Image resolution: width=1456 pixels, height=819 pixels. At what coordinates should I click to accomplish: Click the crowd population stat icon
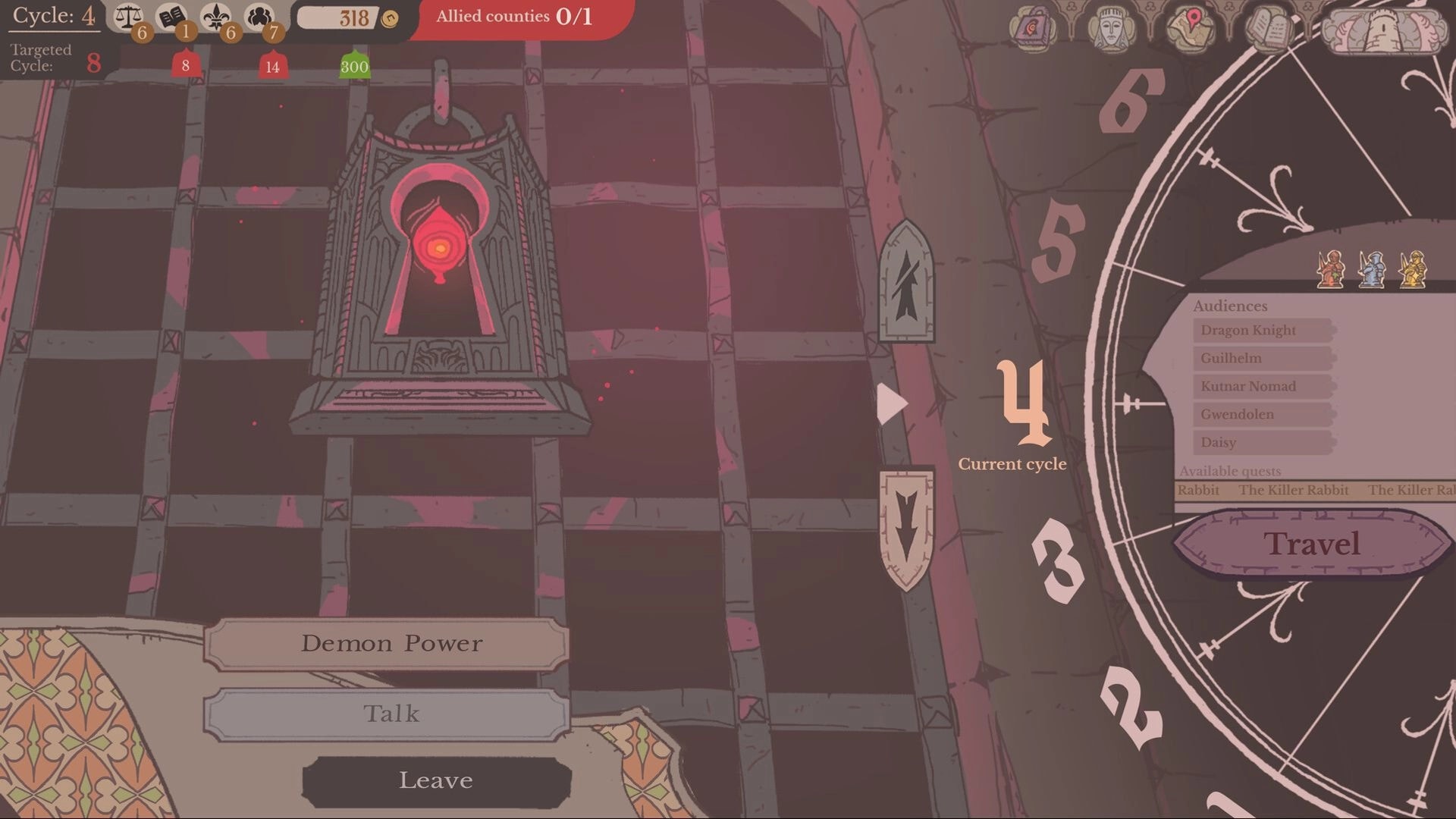coord(258,17)
